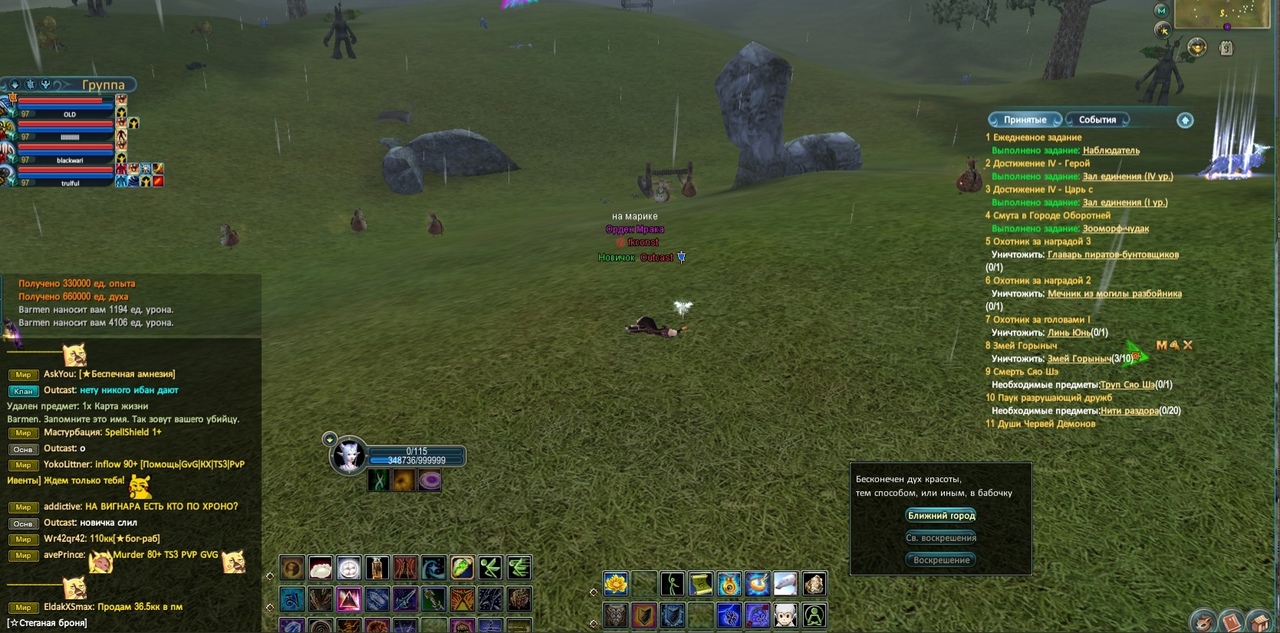Open the События tab
This screenshot has height=633, width=1280.
coord(1097,120)
